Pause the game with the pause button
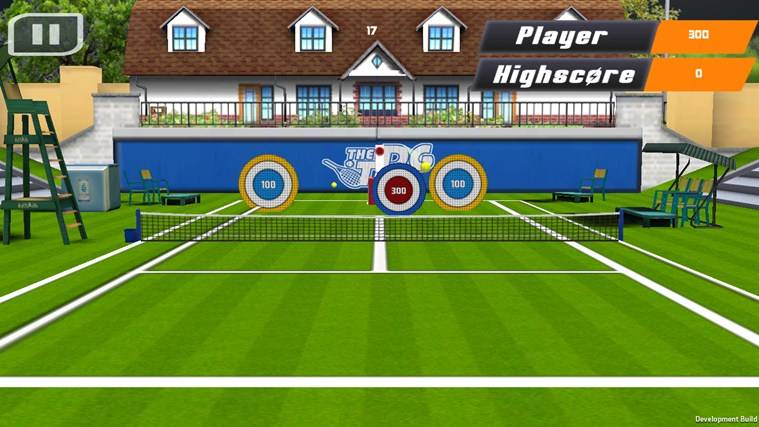The height and width of the screenshot is (427, 759). [x=45, y=34]
